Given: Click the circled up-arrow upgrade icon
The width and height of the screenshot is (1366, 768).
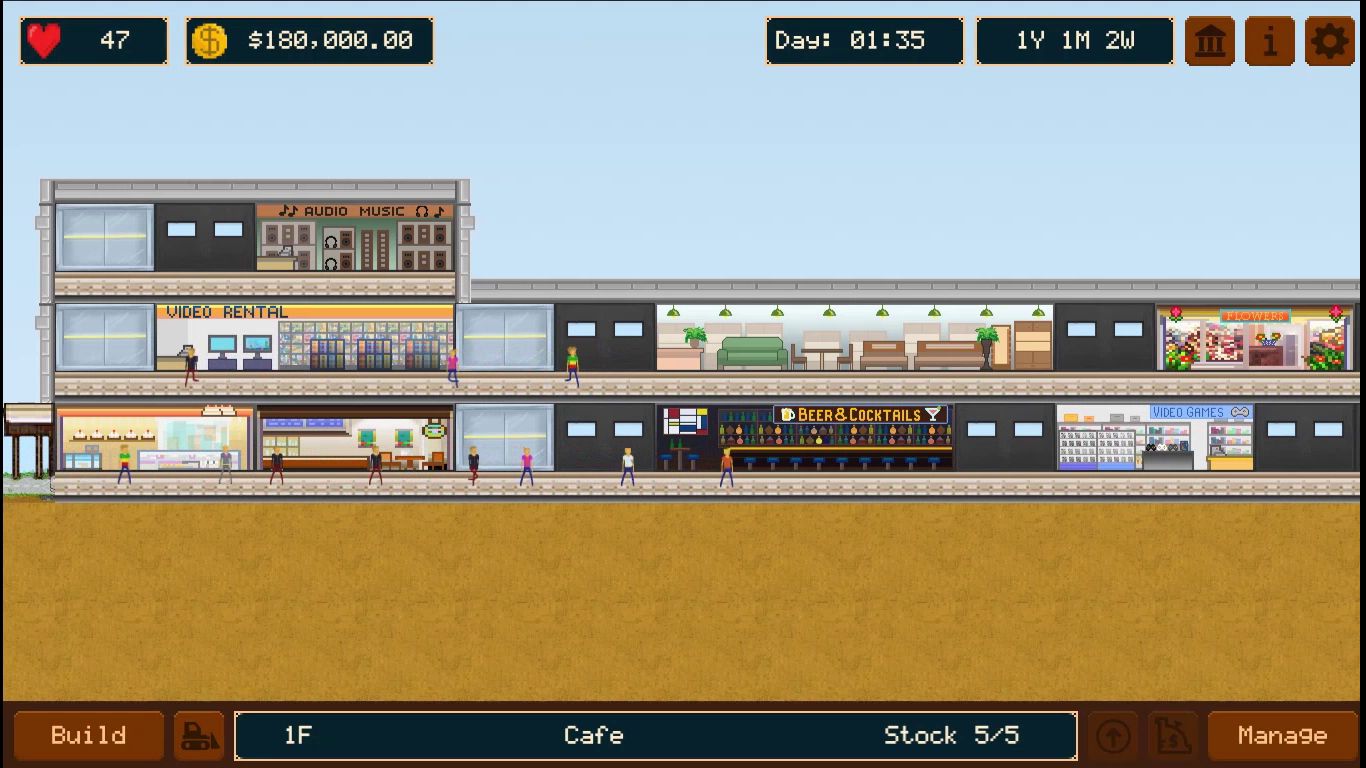Looking at the screenshot, I should [x=1115, y=735].
